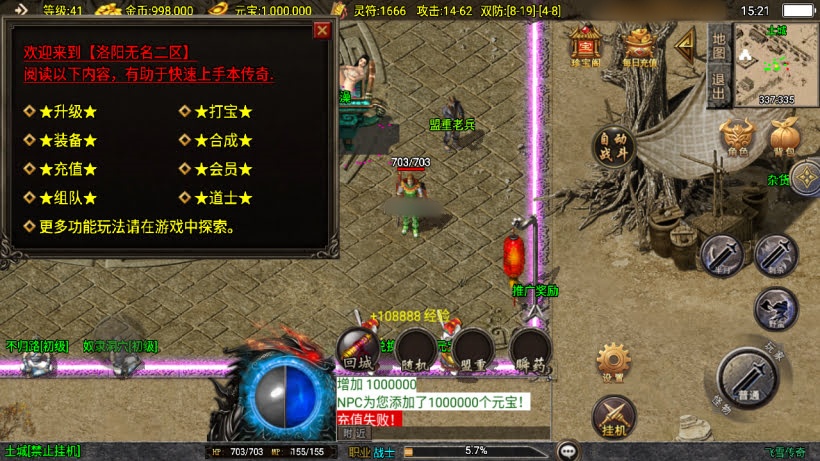Open the 角色 character sheet
Screen dimensions: 820x461
point(738,137)
